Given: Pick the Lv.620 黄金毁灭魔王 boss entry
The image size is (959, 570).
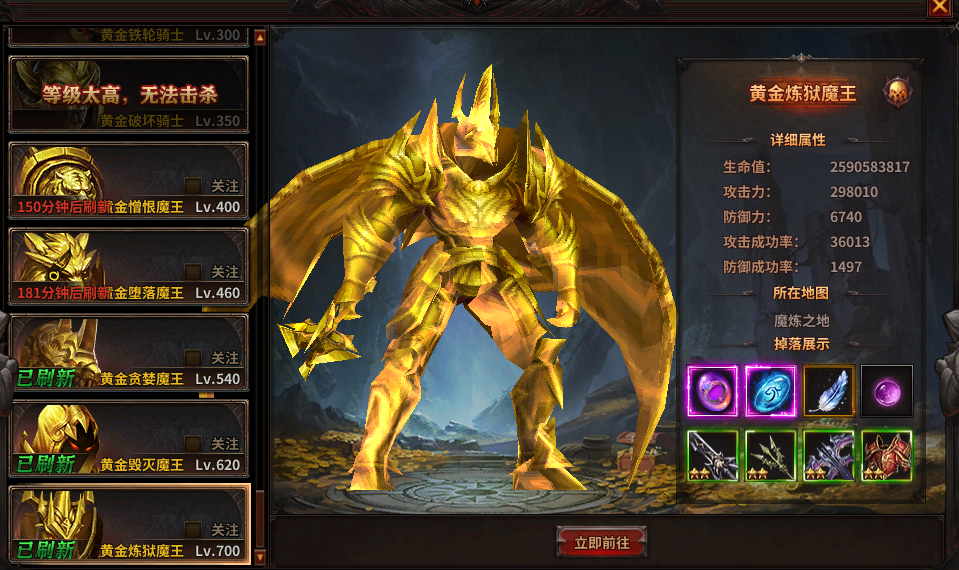Looking at the screenshot, I should 128,439.
